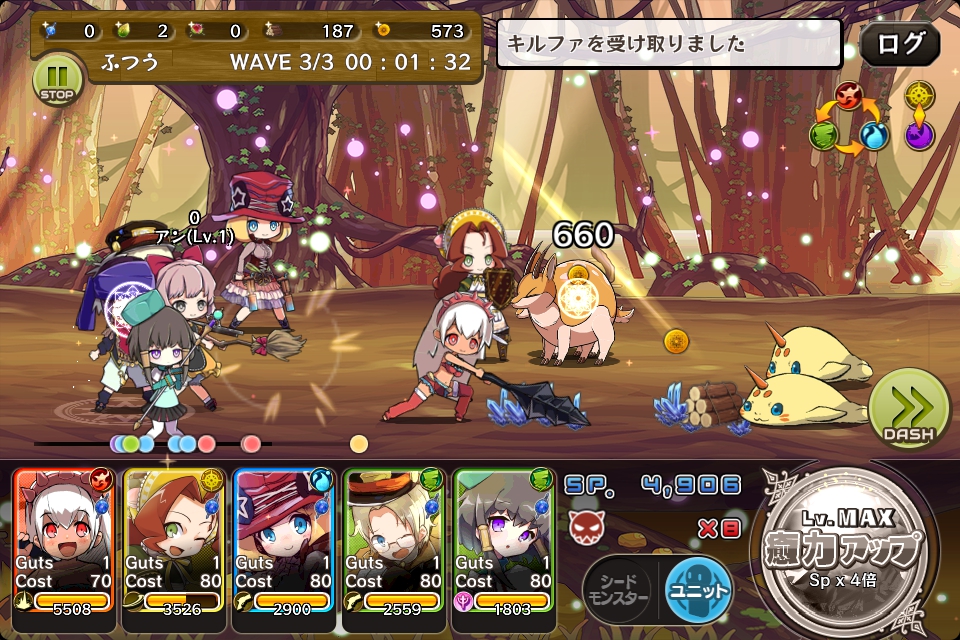Deploy the dark-haired purple-eyed unit card
960x640 pixels.
pos(504,540)
